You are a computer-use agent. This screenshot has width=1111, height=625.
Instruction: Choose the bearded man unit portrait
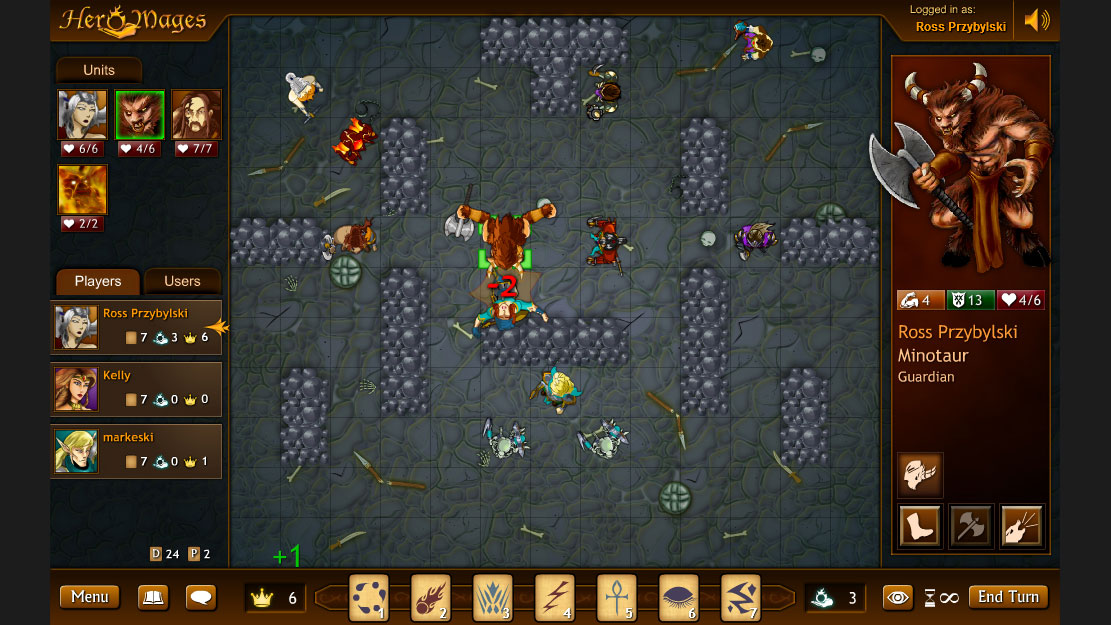point(196,114)
